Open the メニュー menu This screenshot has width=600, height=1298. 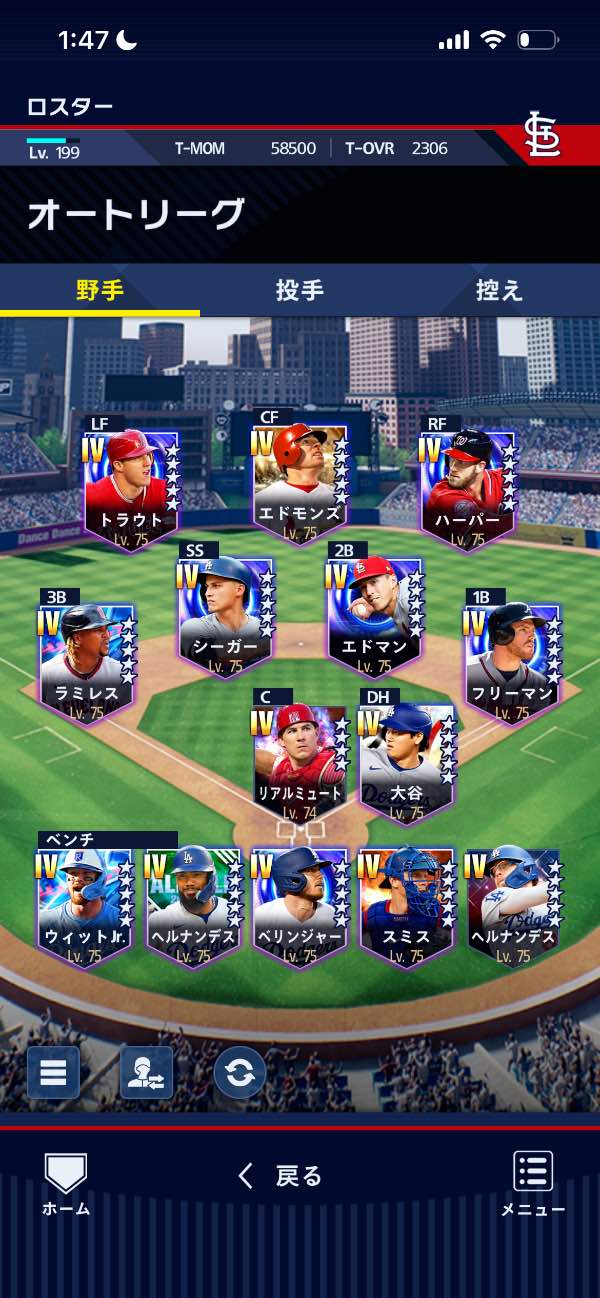click(x=533, y=1184)
